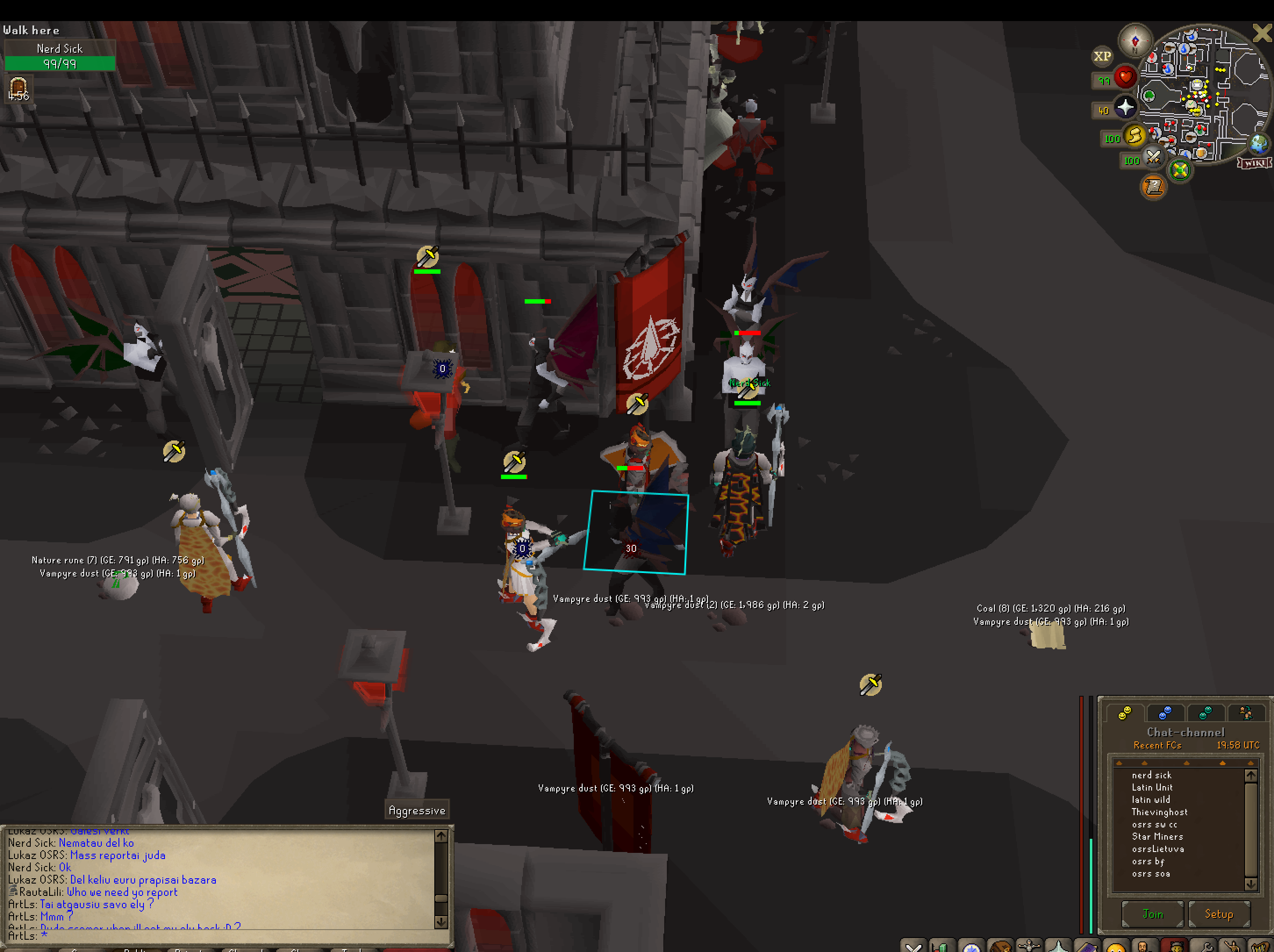1274x952 pixels.
Task: Join a chat-channel with the Join button
Action: tap(1152, 914)
